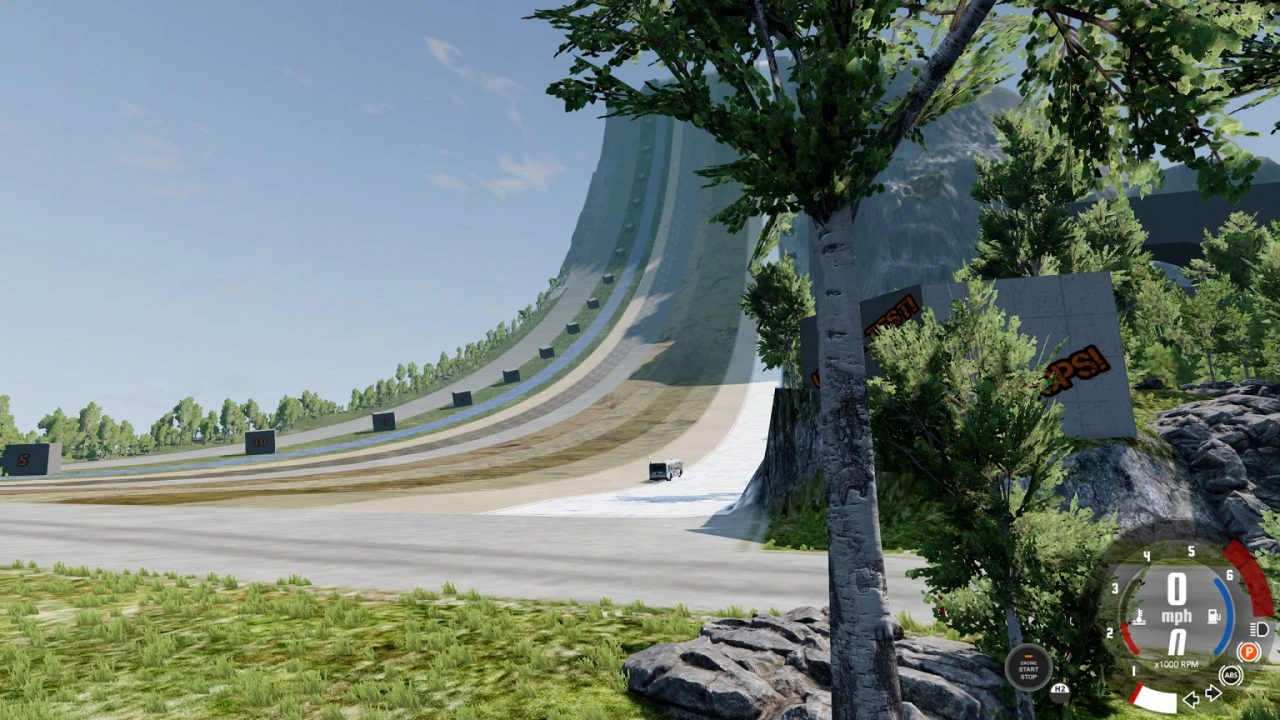Select the right turn signal arrow
Viewport: 1280px width, 720px height.
[x=1212, y=693]
